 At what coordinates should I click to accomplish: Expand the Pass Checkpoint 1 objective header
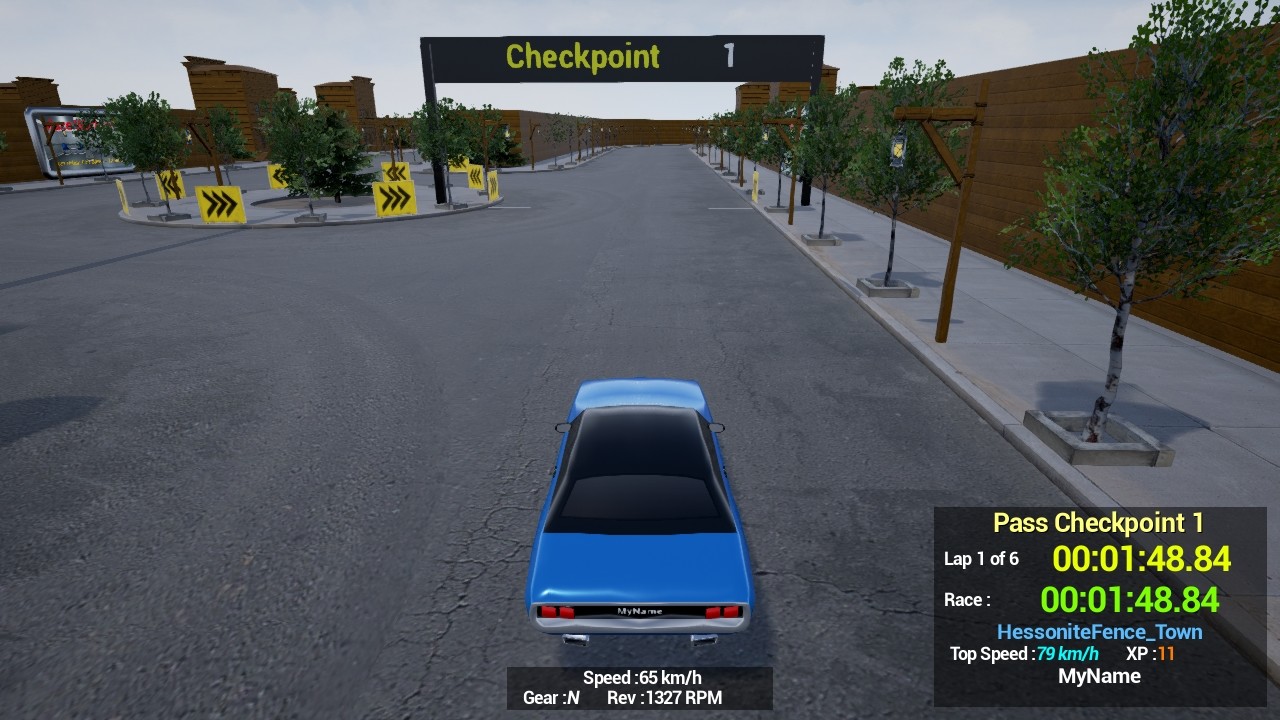click(x=1098, y=522)
